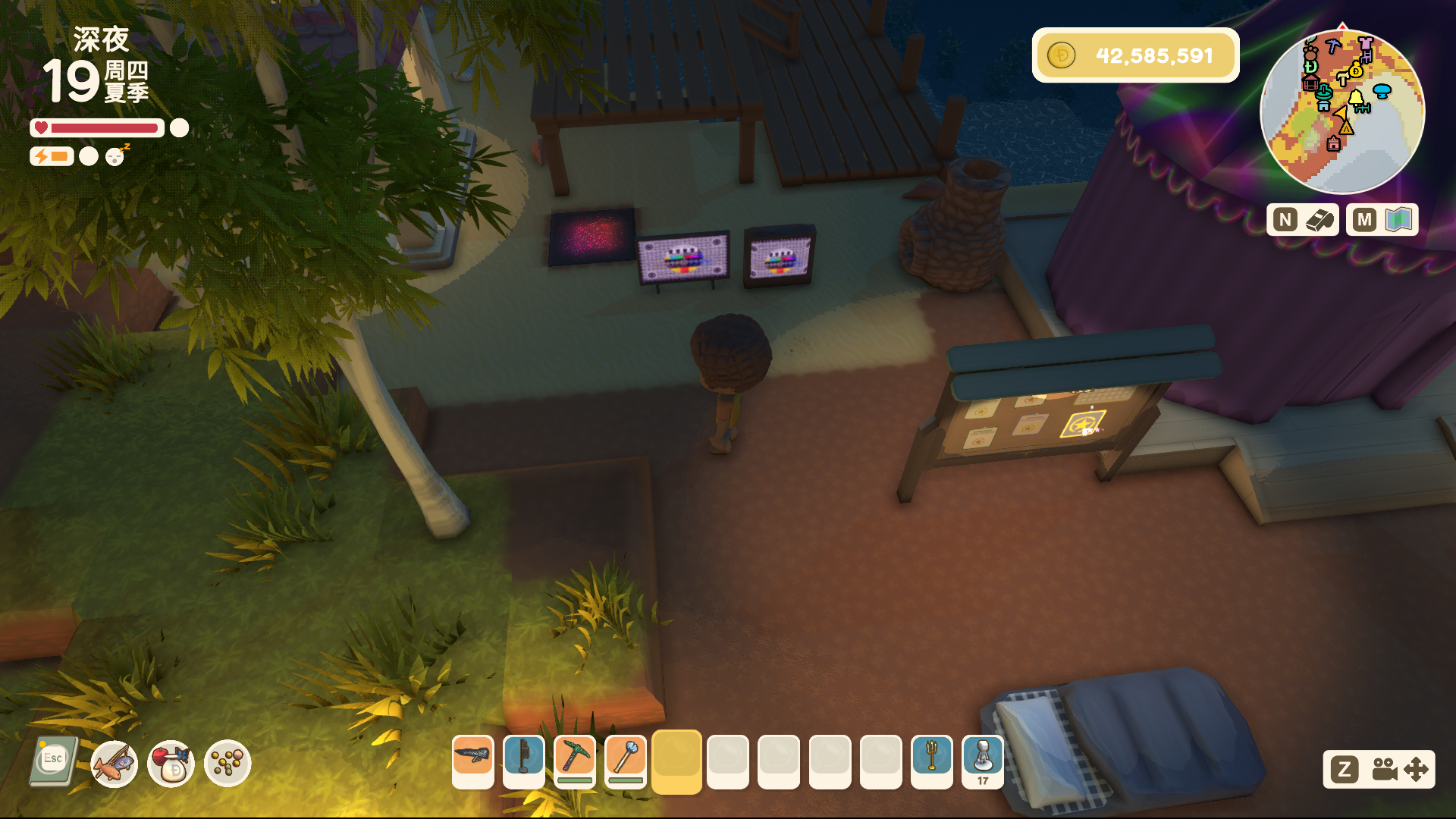Open the journal book menu
Viewport: 1456px width, 819px height.
tap(53, 761)
